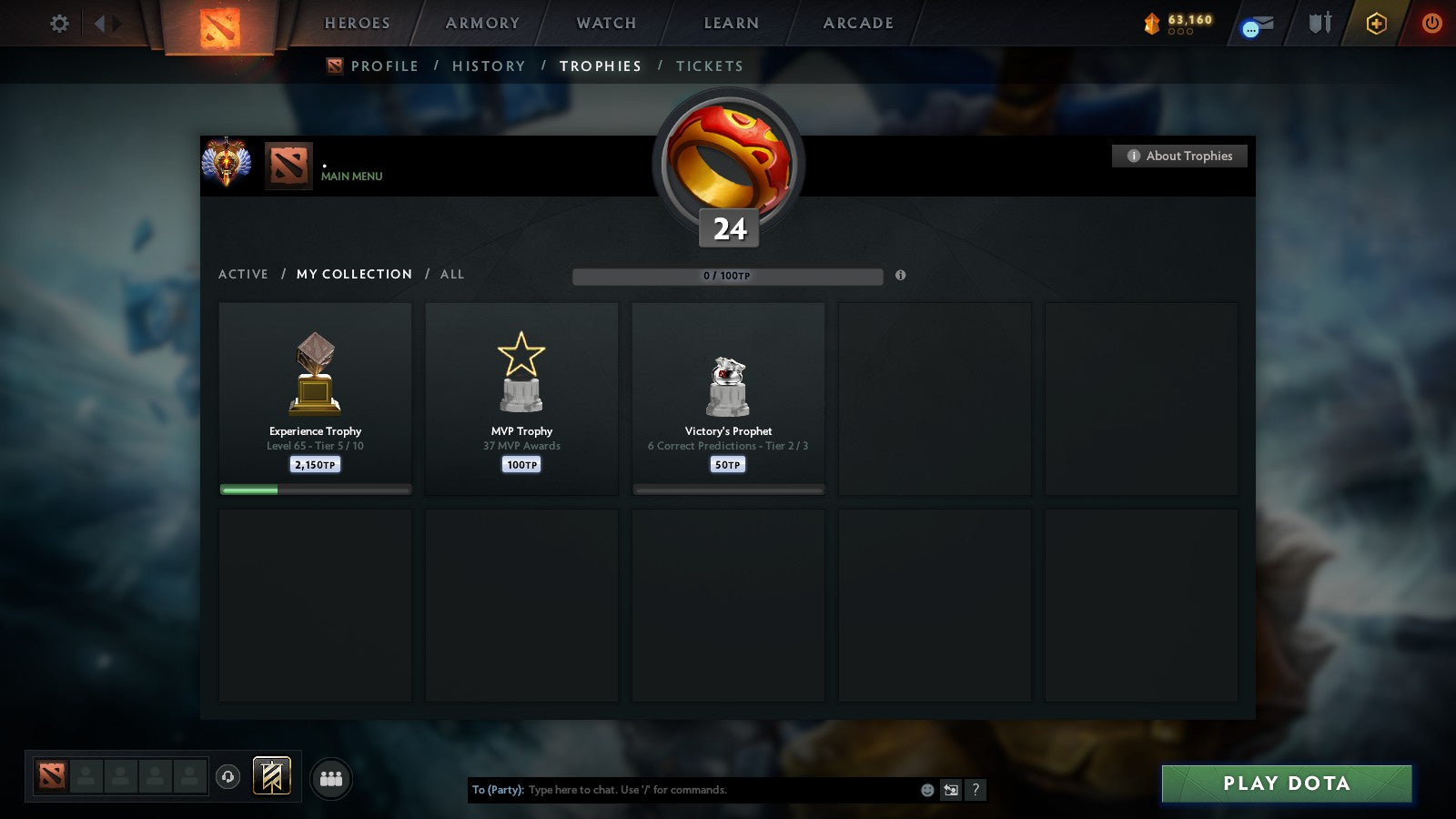Open the HISTORY tab
This screenshot has height=819, width=1456.
pos(490,66)
